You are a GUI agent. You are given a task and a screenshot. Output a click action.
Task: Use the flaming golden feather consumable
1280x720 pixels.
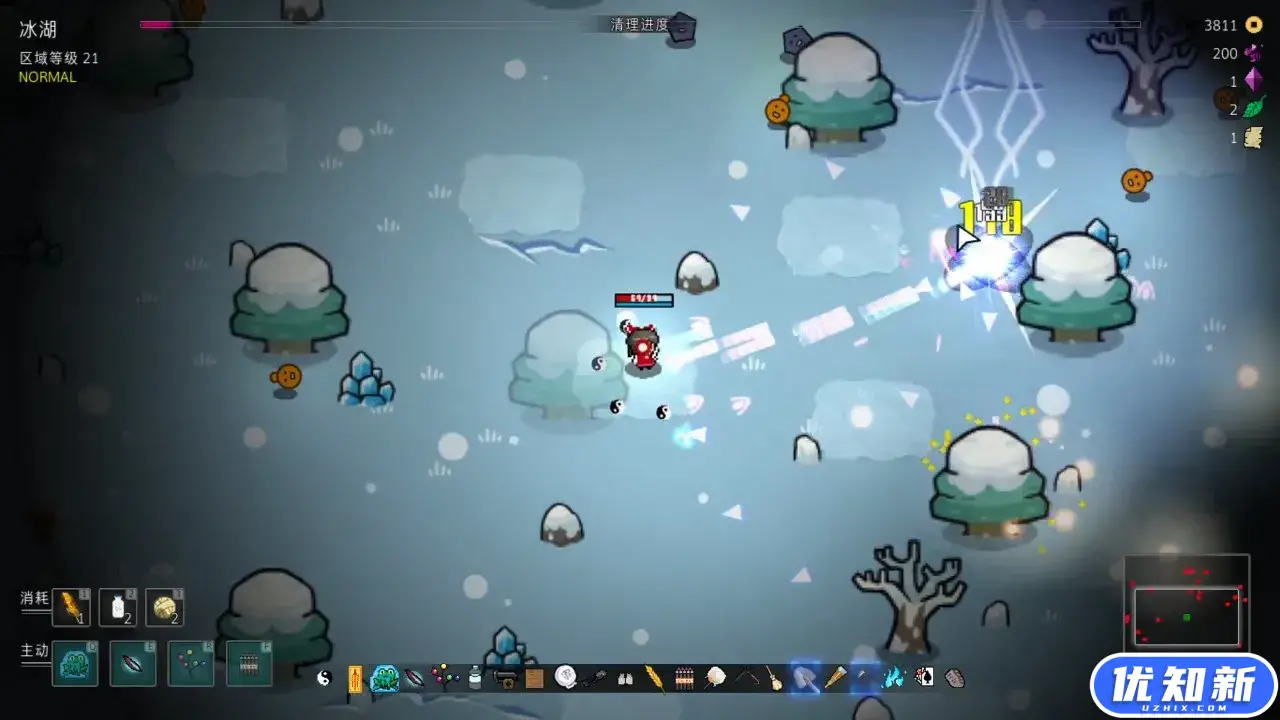(71, 607)
